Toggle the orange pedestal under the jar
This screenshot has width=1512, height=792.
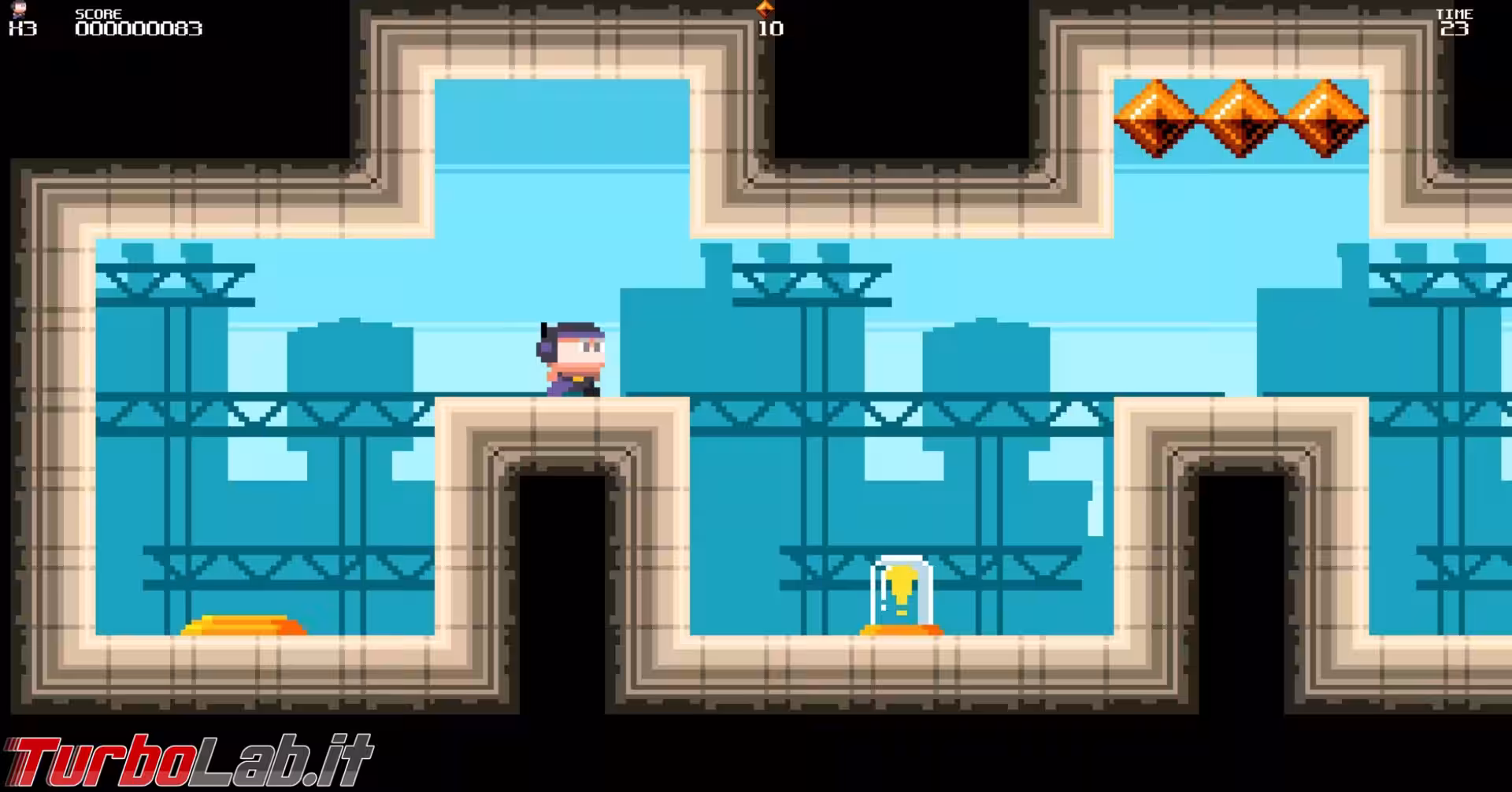click(x=902, y=630)
